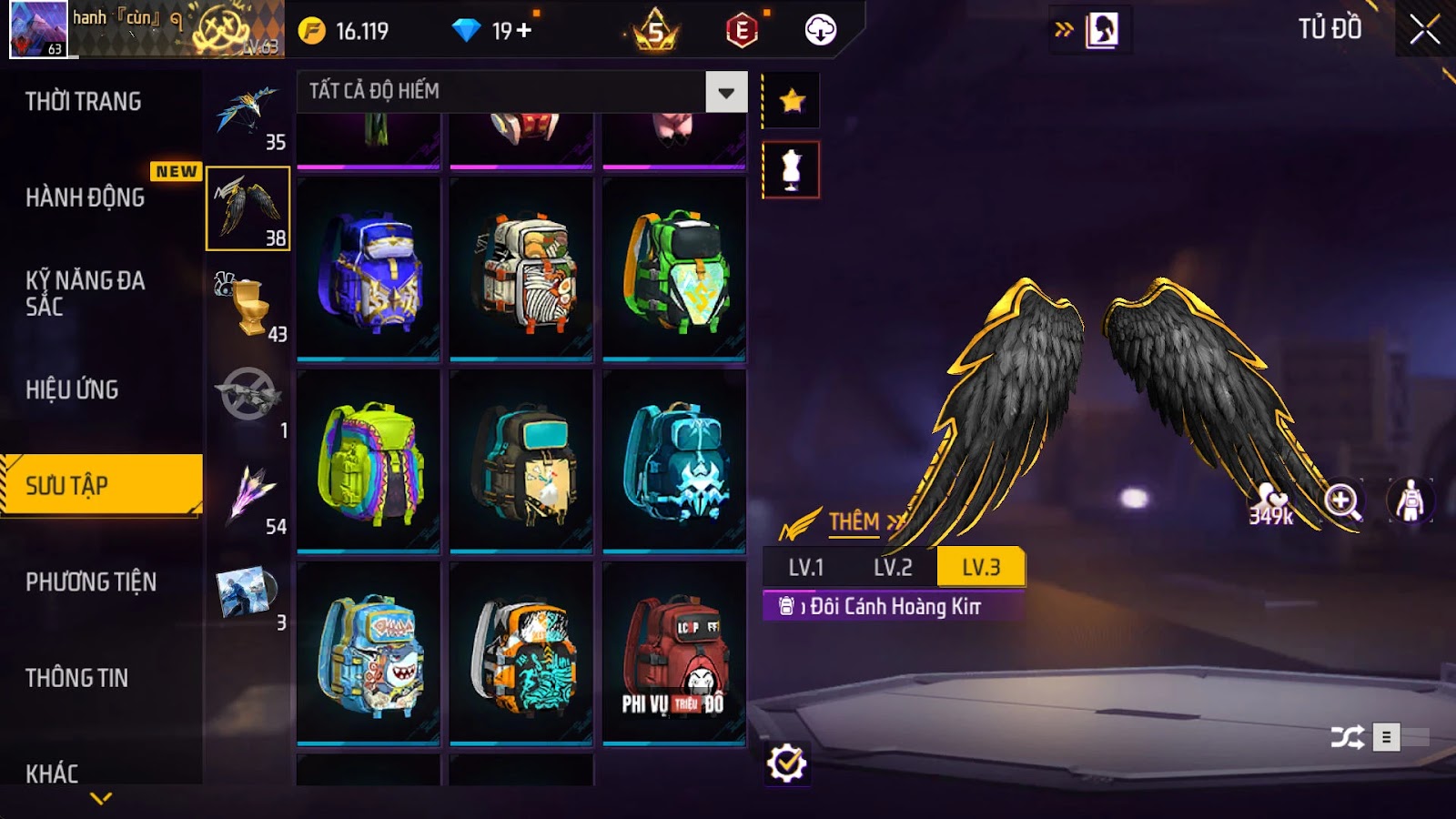Pick the shark-face backpack
The width and height of the screenshot is (1456, 819).
[x=369, y=653]
